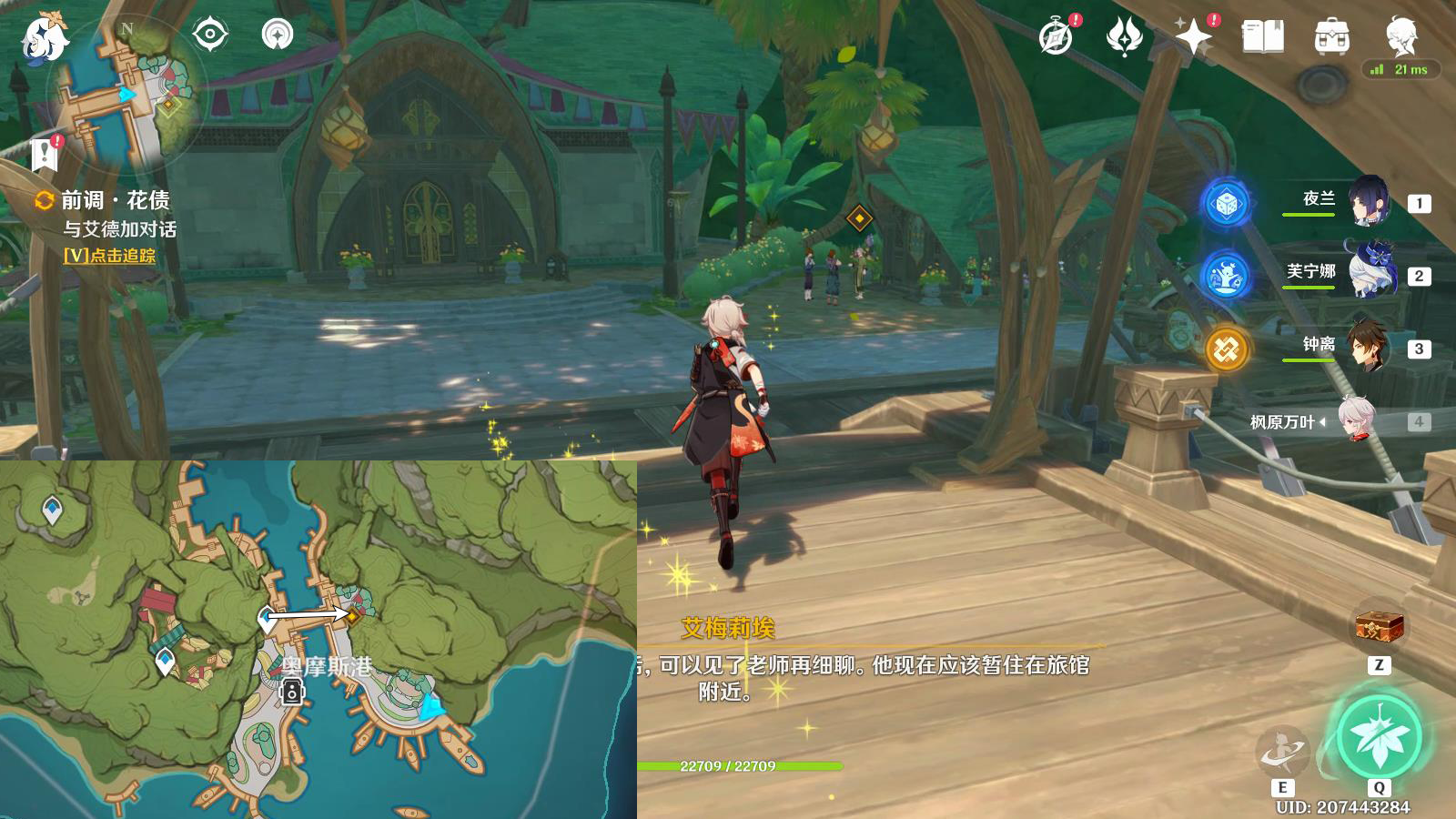
Task: Open the battle pass flame icon
Action: (x=1125, y=37)
